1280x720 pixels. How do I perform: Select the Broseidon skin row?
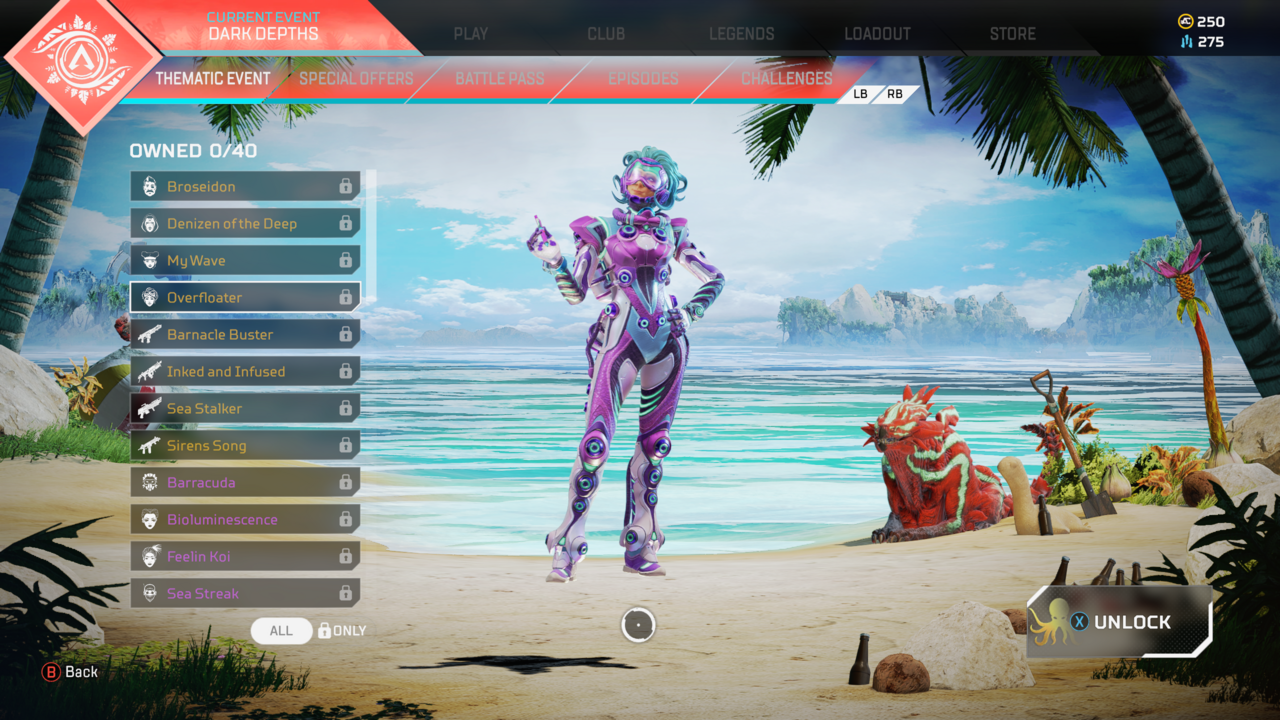coord(244,186)
